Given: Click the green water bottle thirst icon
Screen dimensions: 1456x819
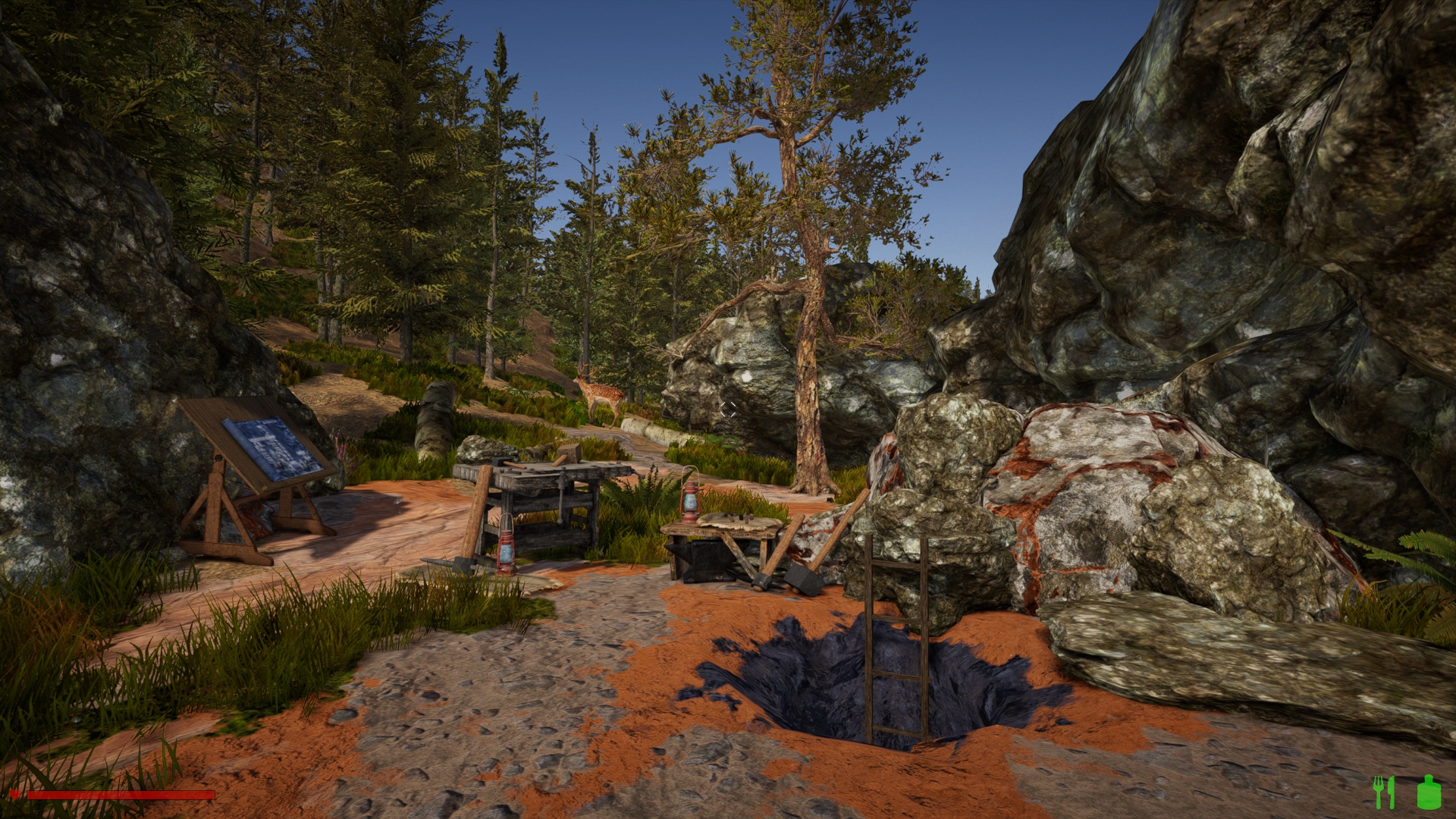Looking at the screenshot, I should point(1429,792).
